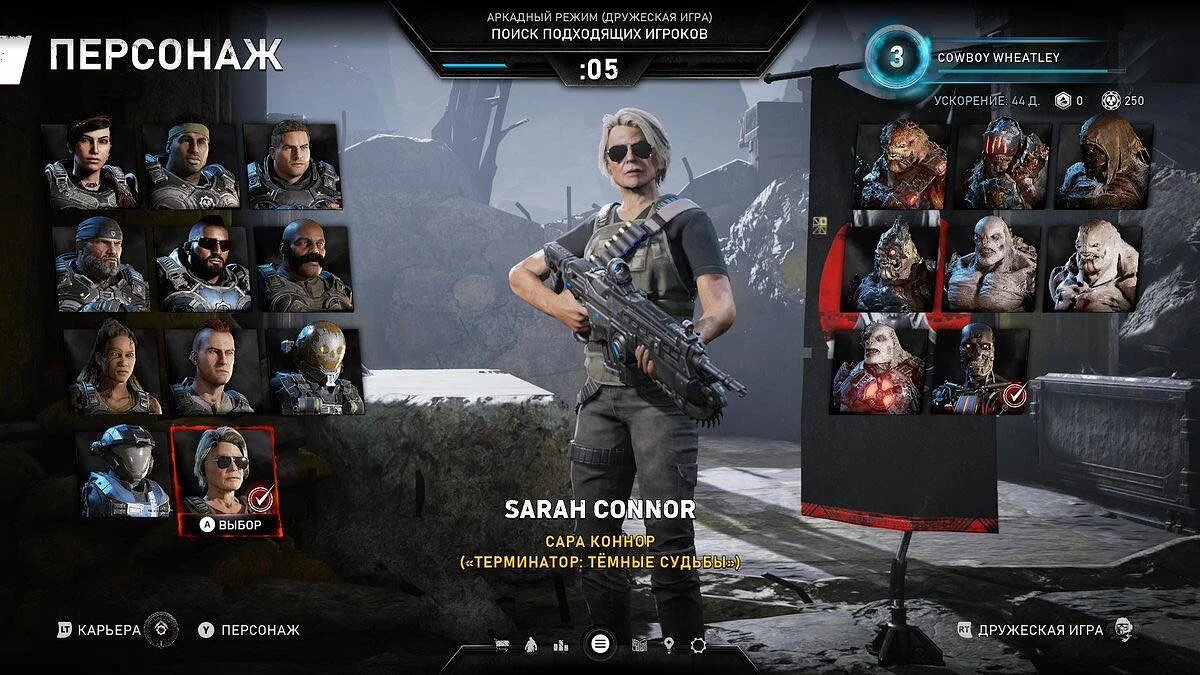Screen dimensions: 1200x675
Task: Choose the sunglasses and mohawk bearded soldier
Action: tap(202, 267)
